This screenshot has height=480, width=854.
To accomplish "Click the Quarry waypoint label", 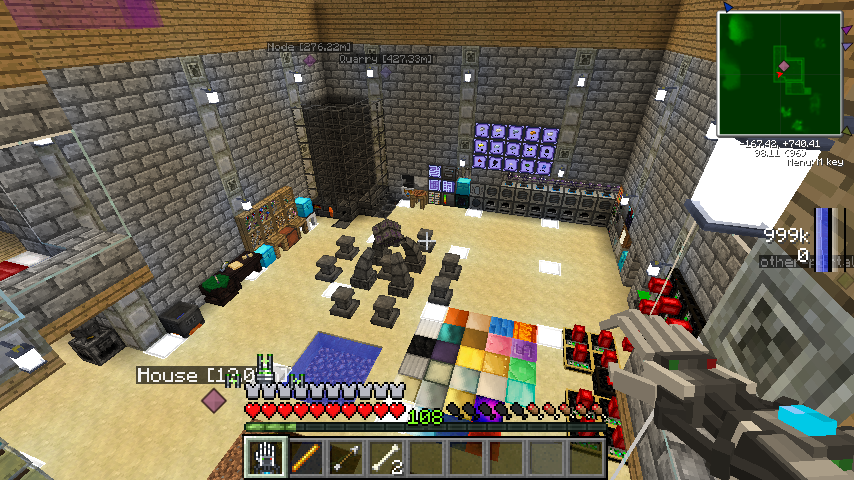I will [x=376, y=59].
